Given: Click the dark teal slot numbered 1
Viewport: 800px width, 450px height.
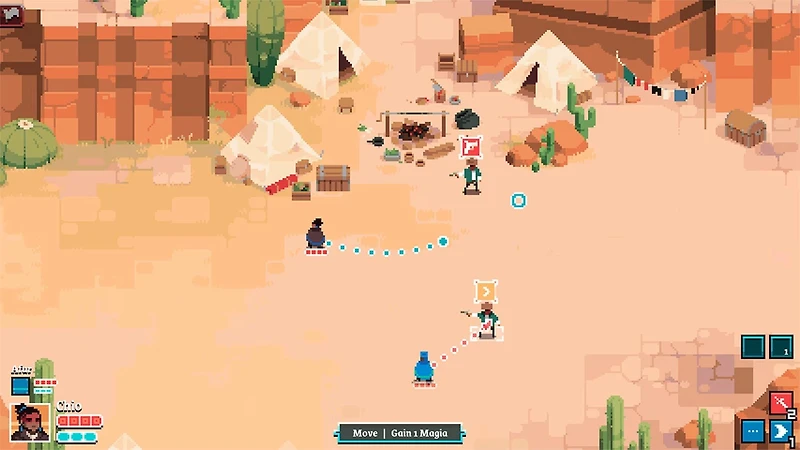Looking at the screenshot, I should click(x=782, y=347).
